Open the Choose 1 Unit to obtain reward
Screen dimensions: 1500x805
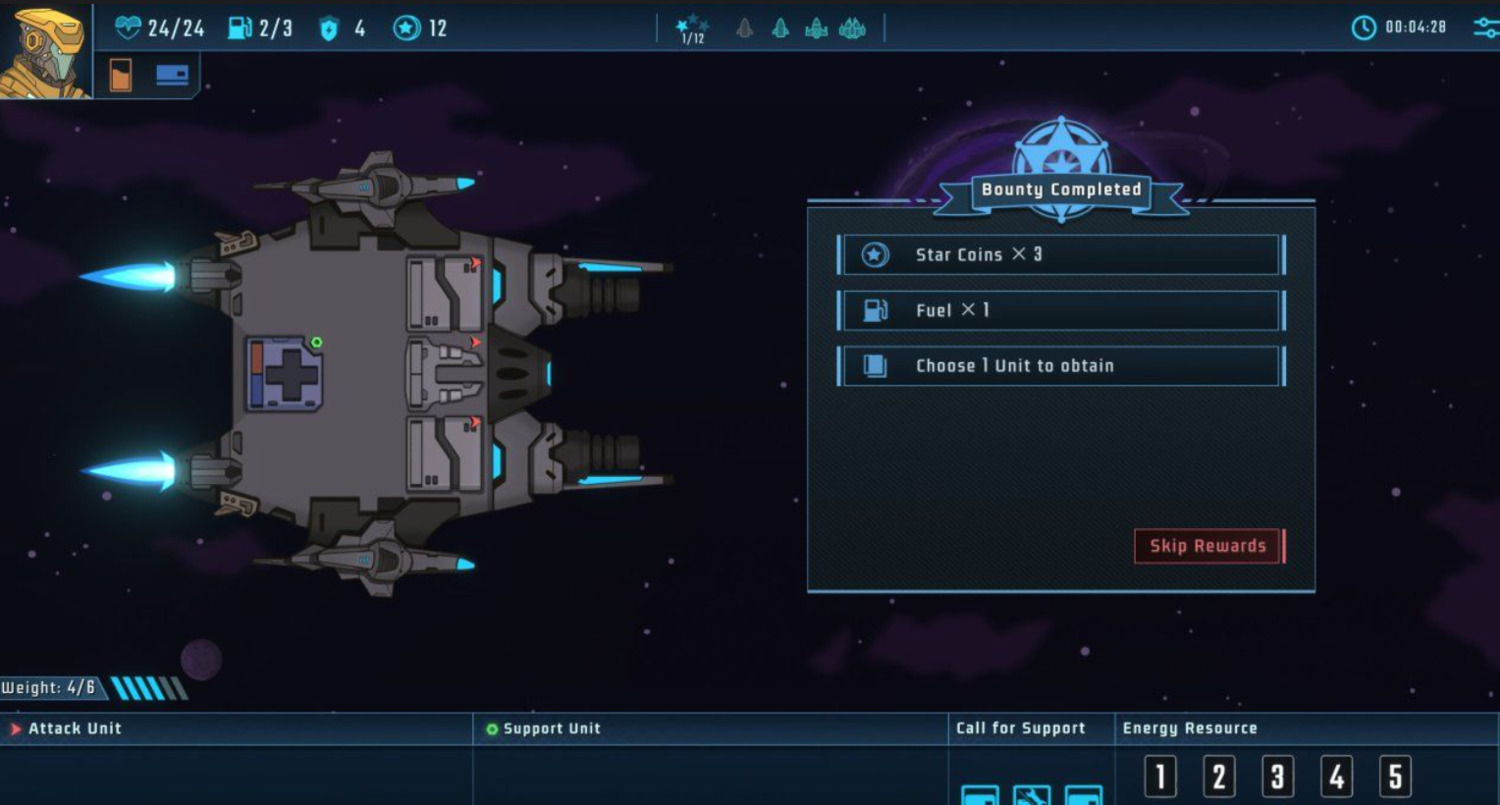point(1061,366)
